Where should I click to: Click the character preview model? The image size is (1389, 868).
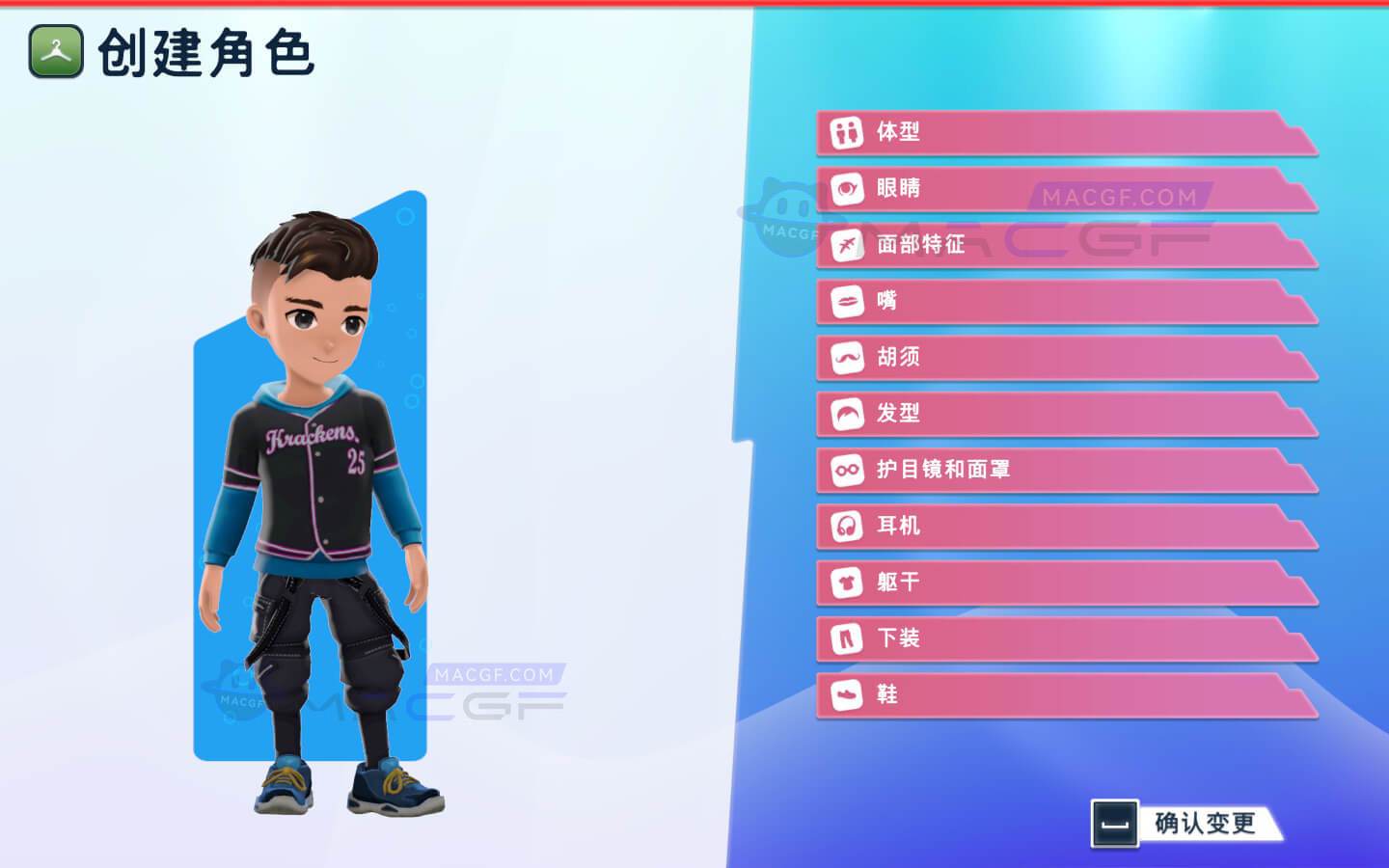[x=318, y=482]
